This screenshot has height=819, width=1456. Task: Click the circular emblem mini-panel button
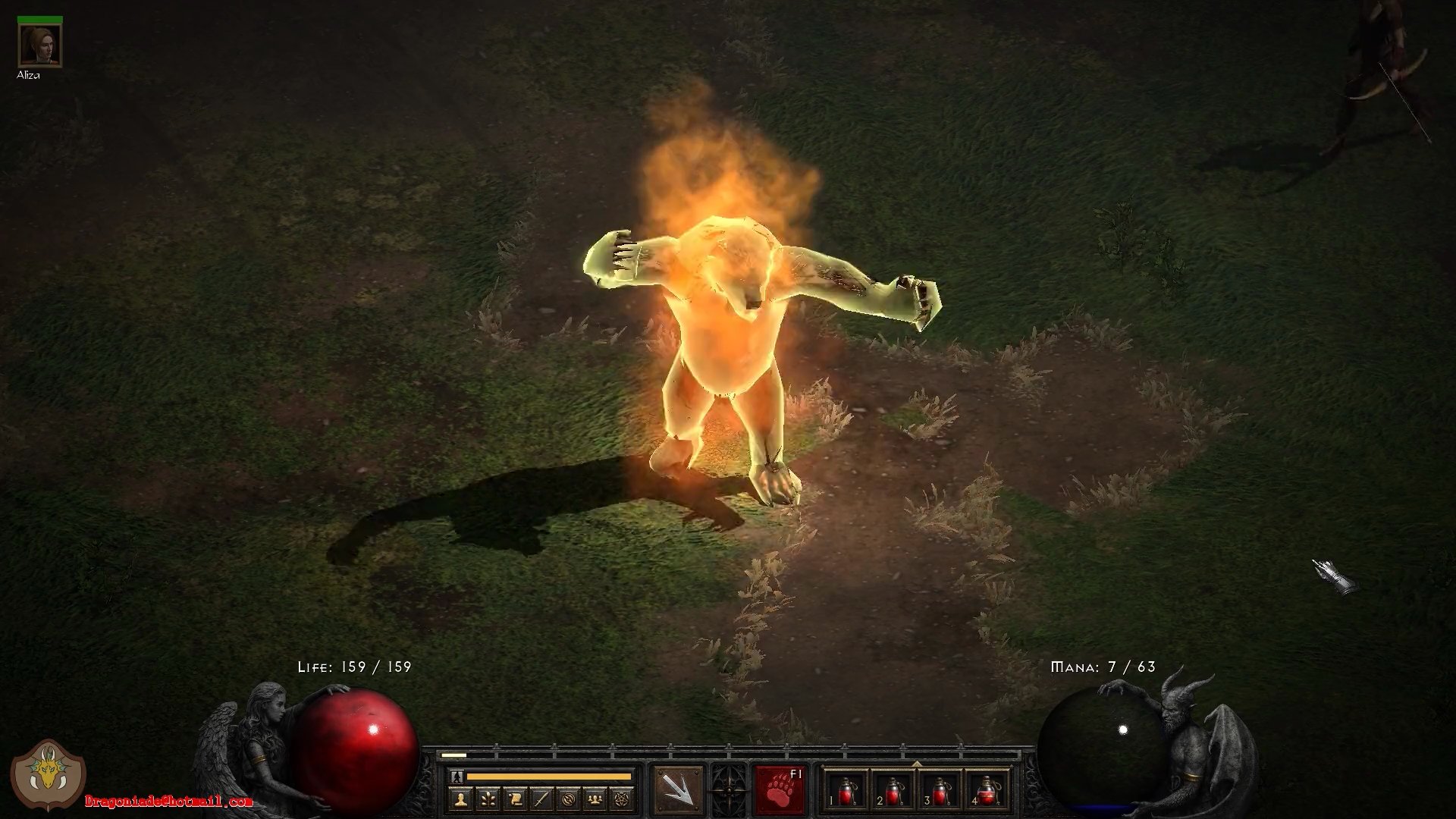[569, 799]
